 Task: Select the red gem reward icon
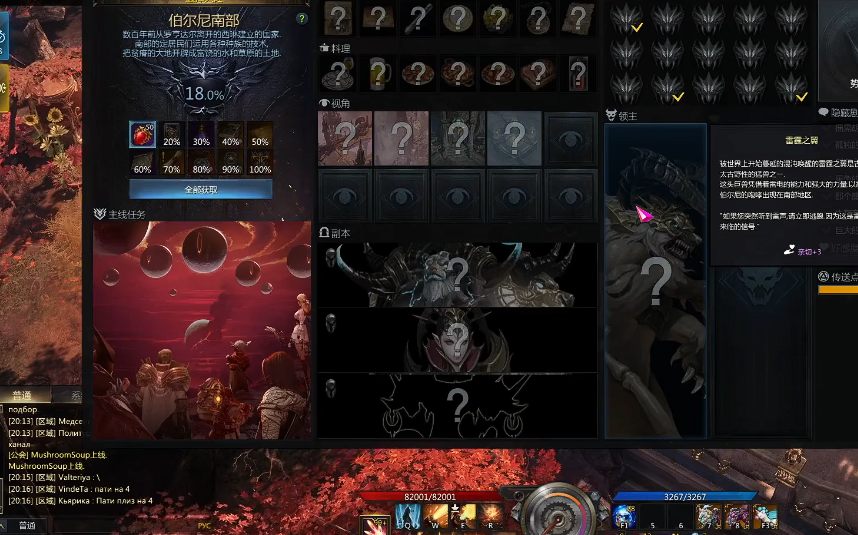pyautogui.click(x=142, y=135)
